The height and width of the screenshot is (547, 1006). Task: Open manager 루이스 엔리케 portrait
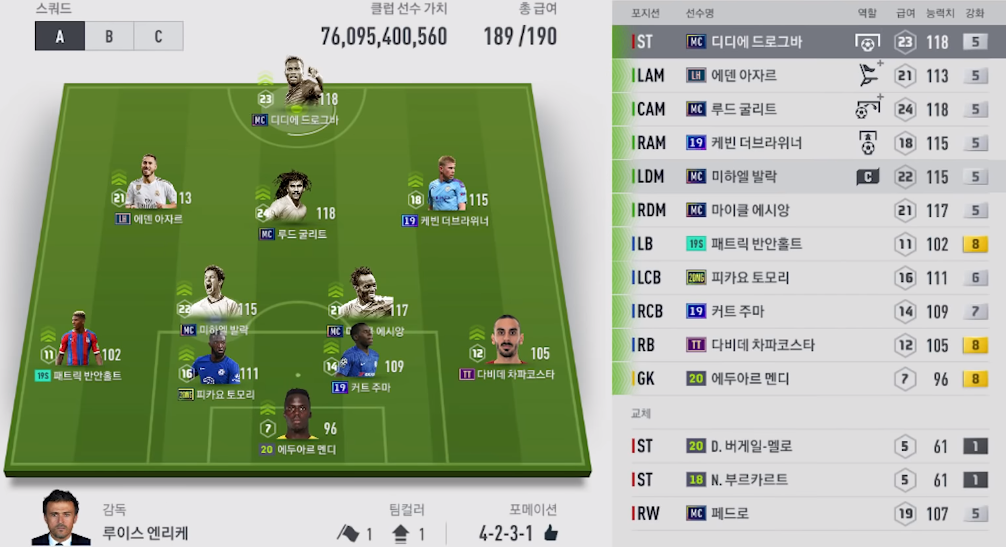coord(60,520)
